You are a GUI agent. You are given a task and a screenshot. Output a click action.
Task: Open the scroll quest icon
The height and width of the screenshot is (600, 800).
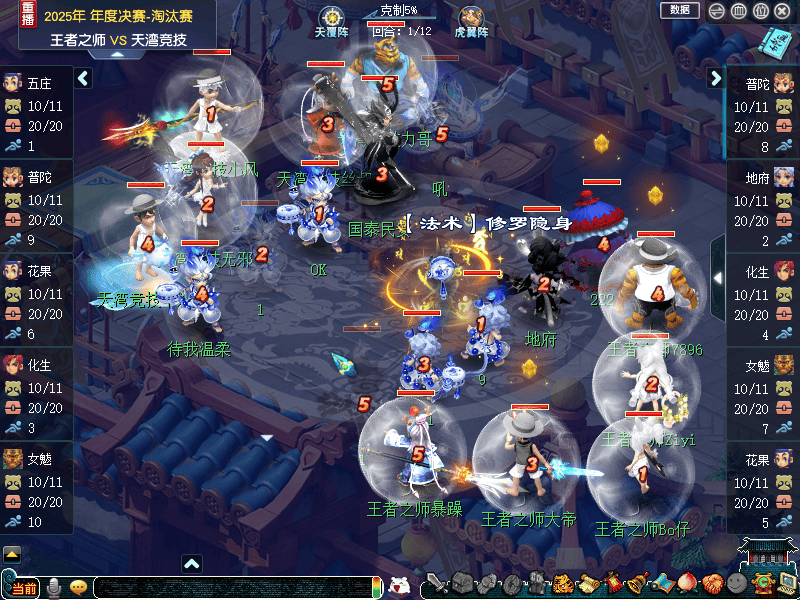point(587,584)
